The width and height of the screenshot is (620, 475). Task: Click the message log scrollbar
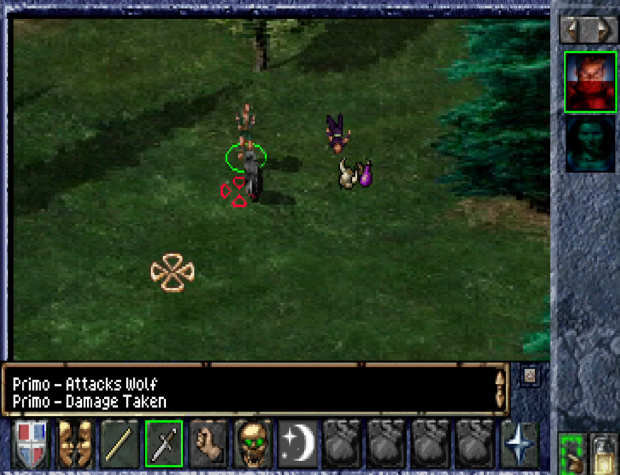coord(500,389)
